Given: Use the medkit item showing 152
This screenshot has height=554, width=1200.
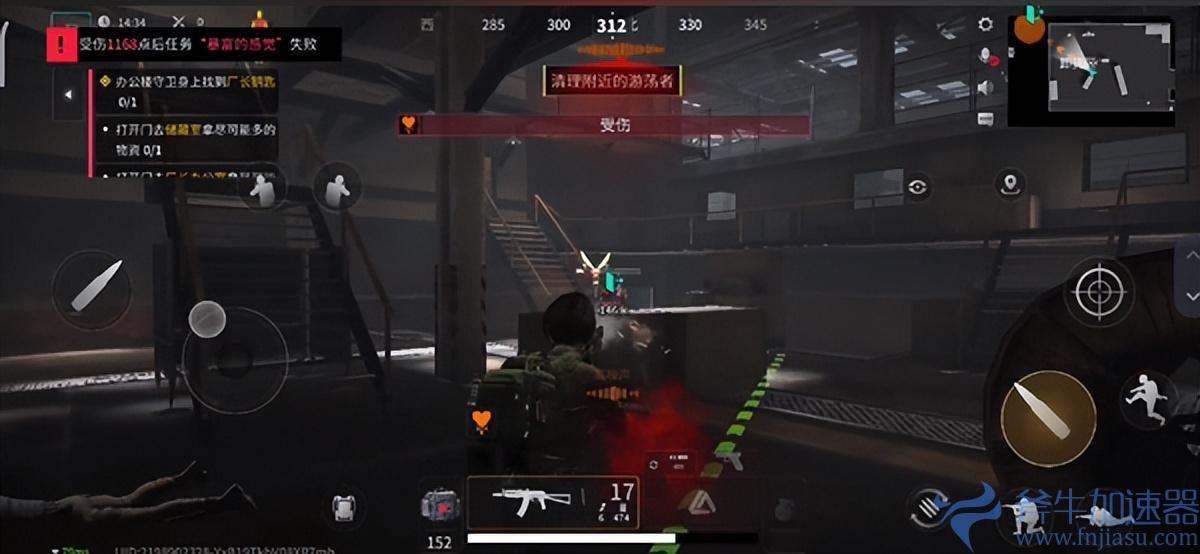Looking at the screenshot, I should pos(439,507).
